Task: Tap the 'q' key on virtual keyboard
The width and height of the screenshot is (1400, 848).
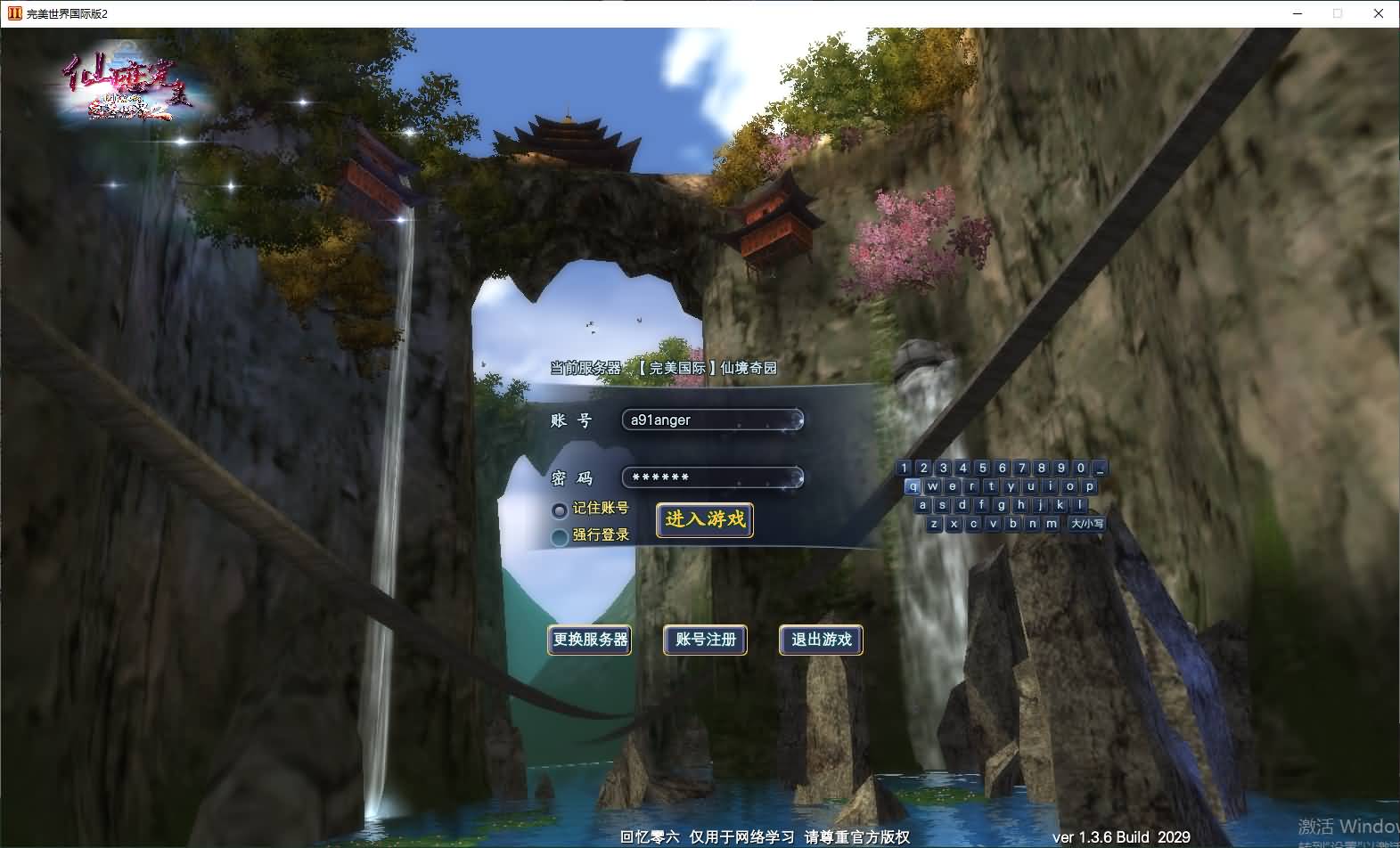Action: point(913,486)
